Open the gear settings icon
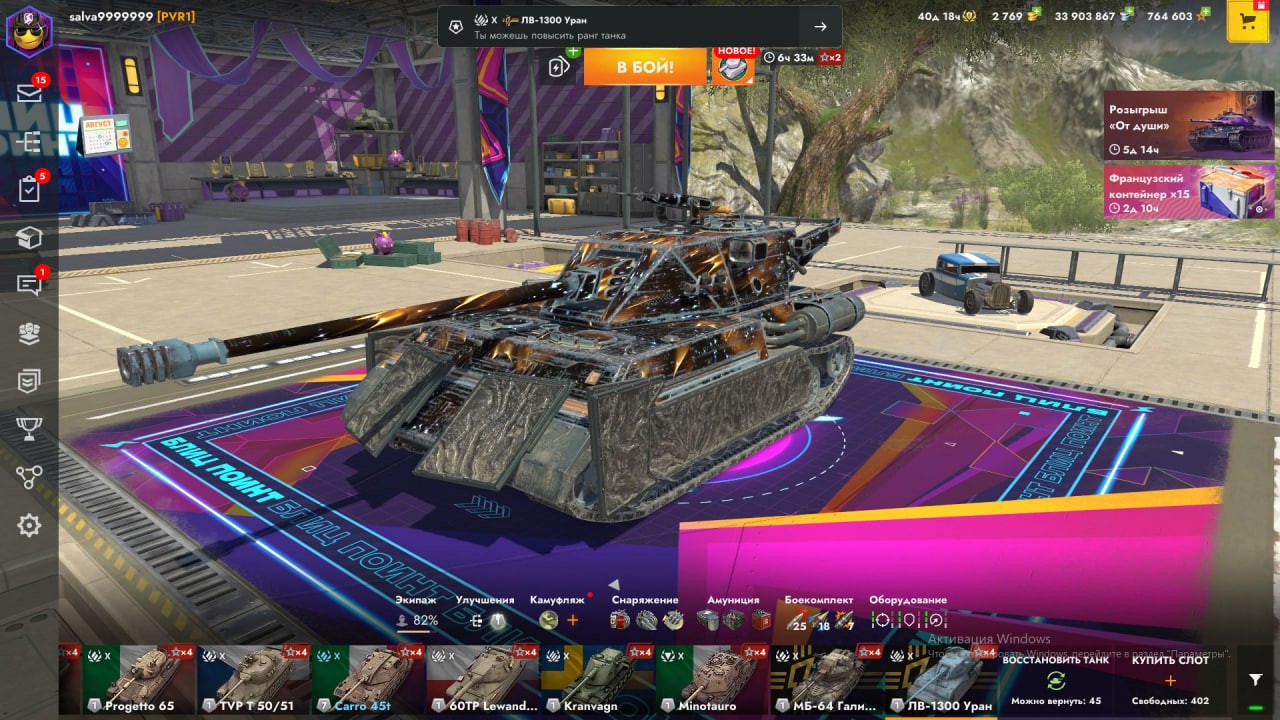 click(29, 525)
